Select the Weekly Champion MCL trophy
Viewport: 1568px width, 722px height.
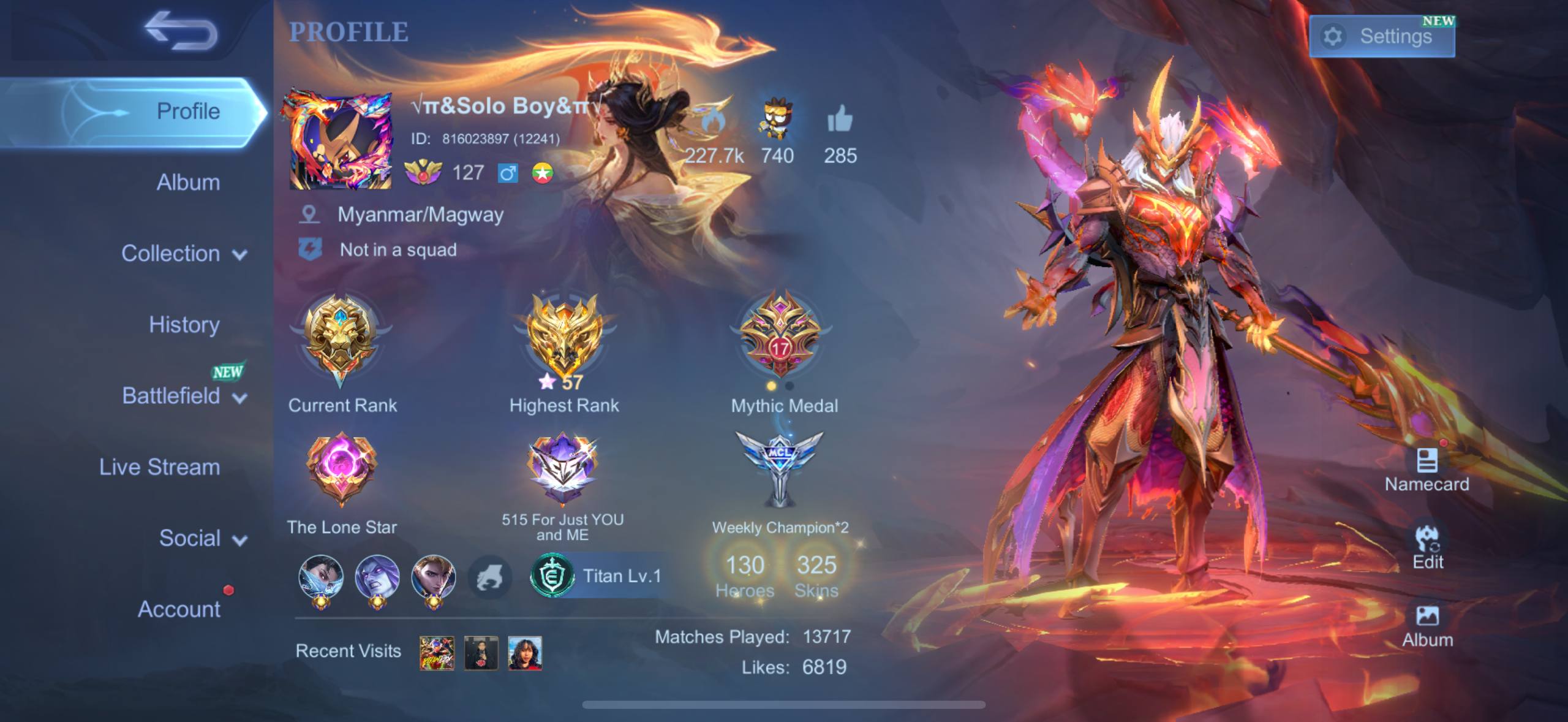pyautogui.click(x=779, y=469)
